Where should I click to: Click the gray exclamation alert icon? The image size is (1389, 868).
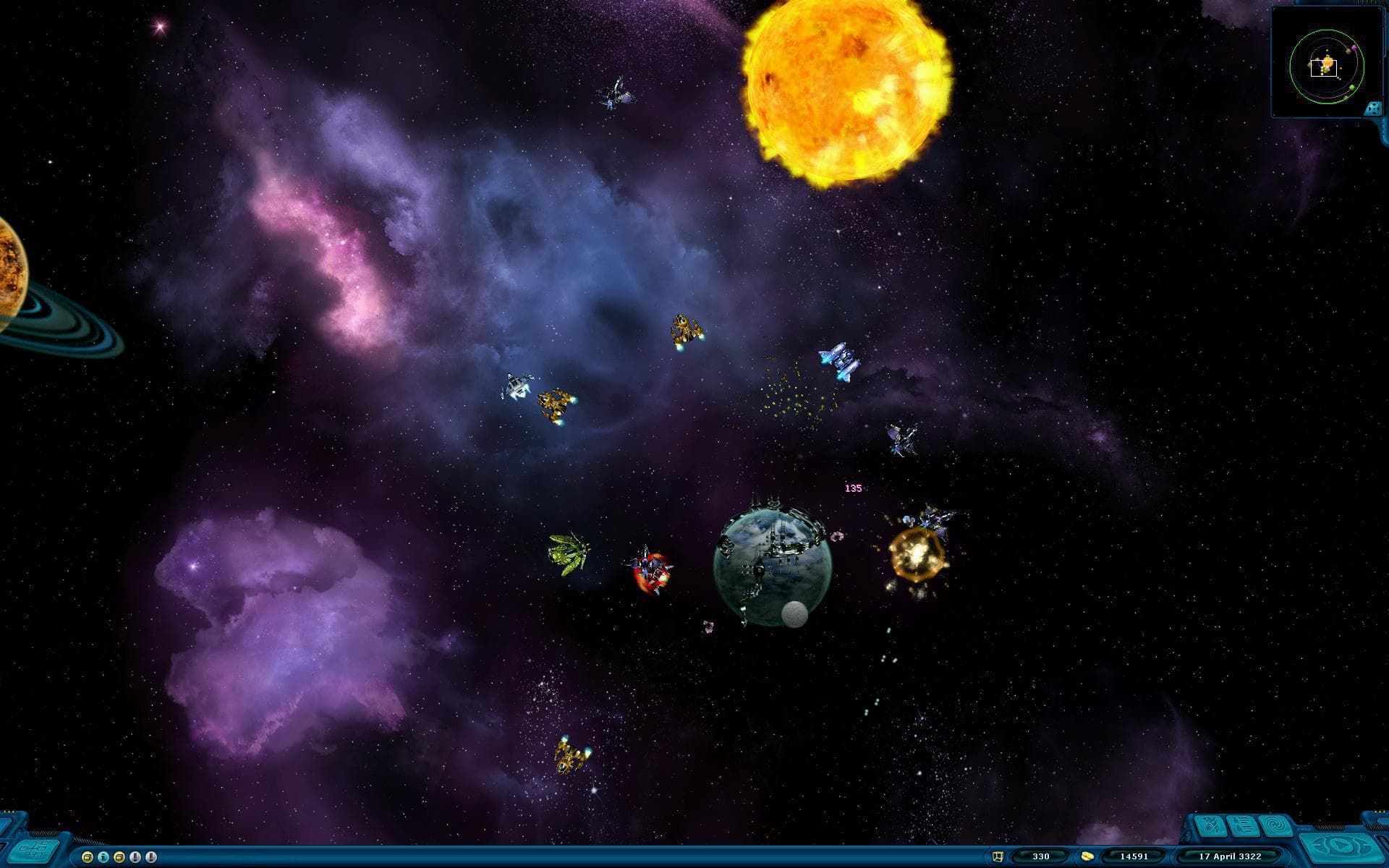(136, 856)
